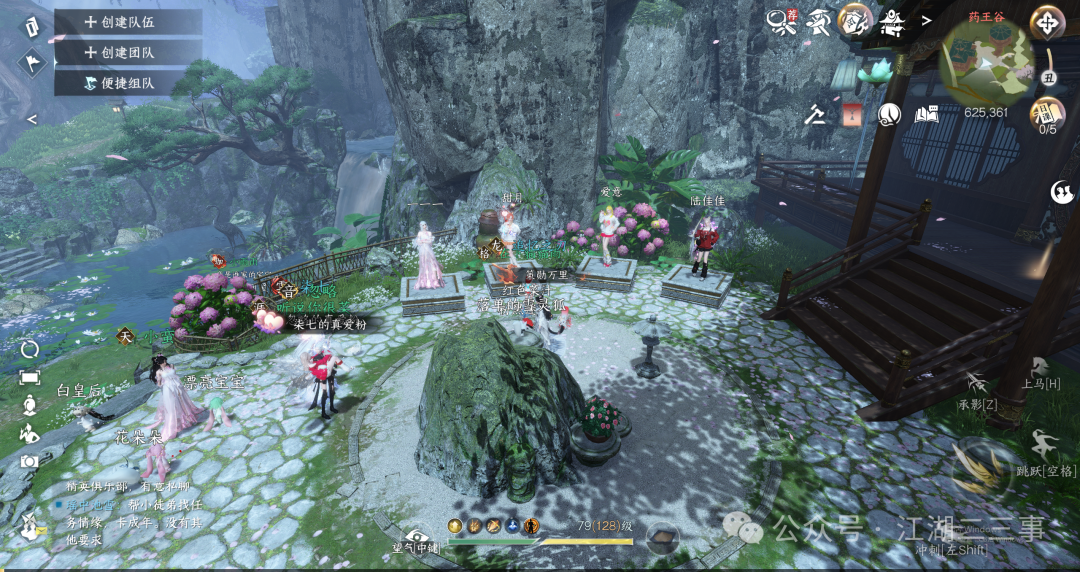Viewport: 1080px width, 572px height.
Task: Click the 创建队伍 create party button
Action: 126,22
